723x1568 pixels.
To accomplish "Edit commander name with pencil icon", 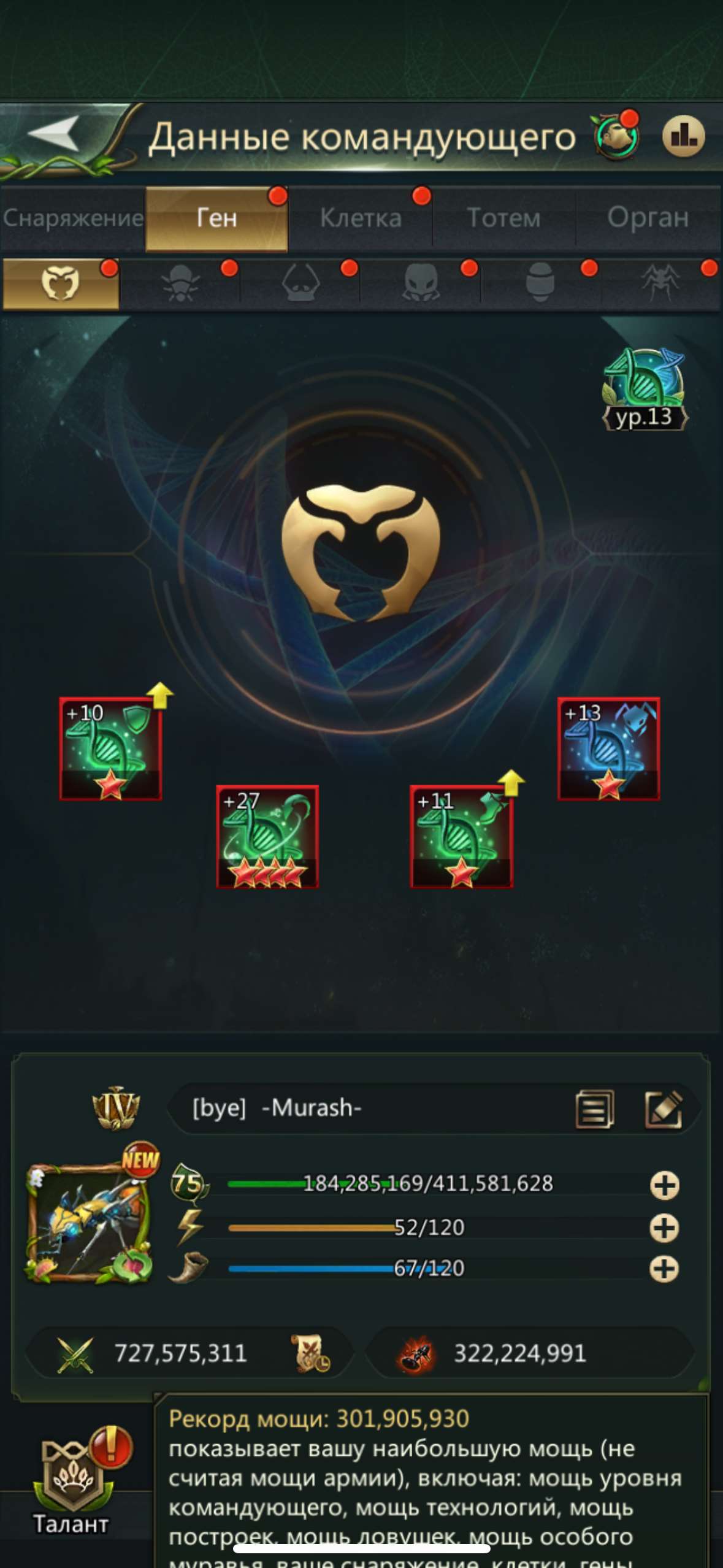I will click(664, 1109).
